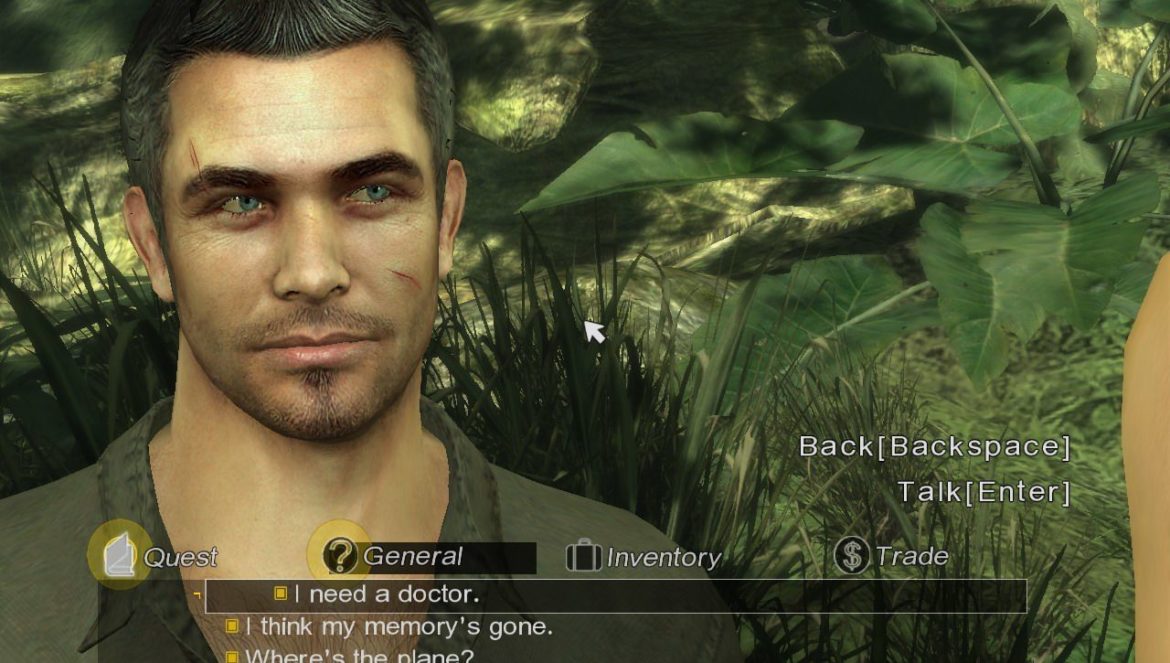Click the Back option
Image resolution: width=1170 pixels, height=663 pixels.
coord(933,447)
